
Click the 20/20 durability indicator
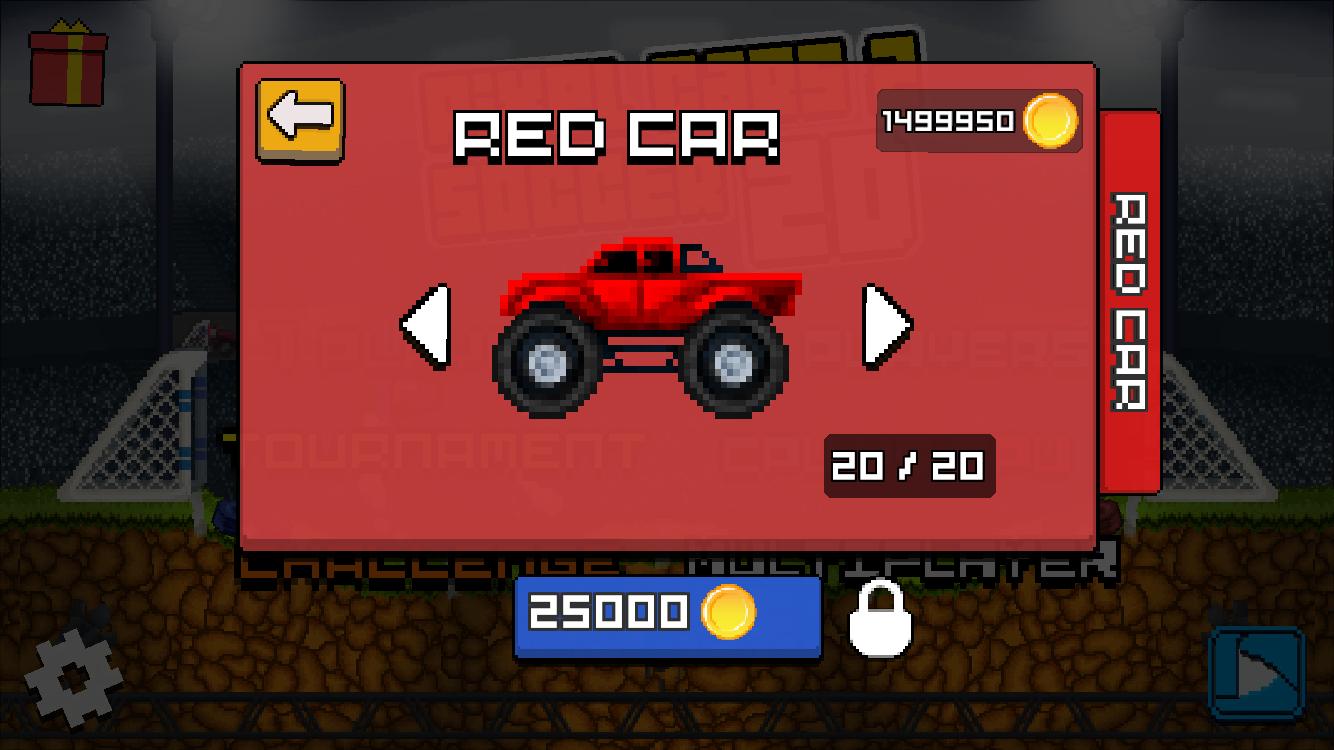coord(907,466)
